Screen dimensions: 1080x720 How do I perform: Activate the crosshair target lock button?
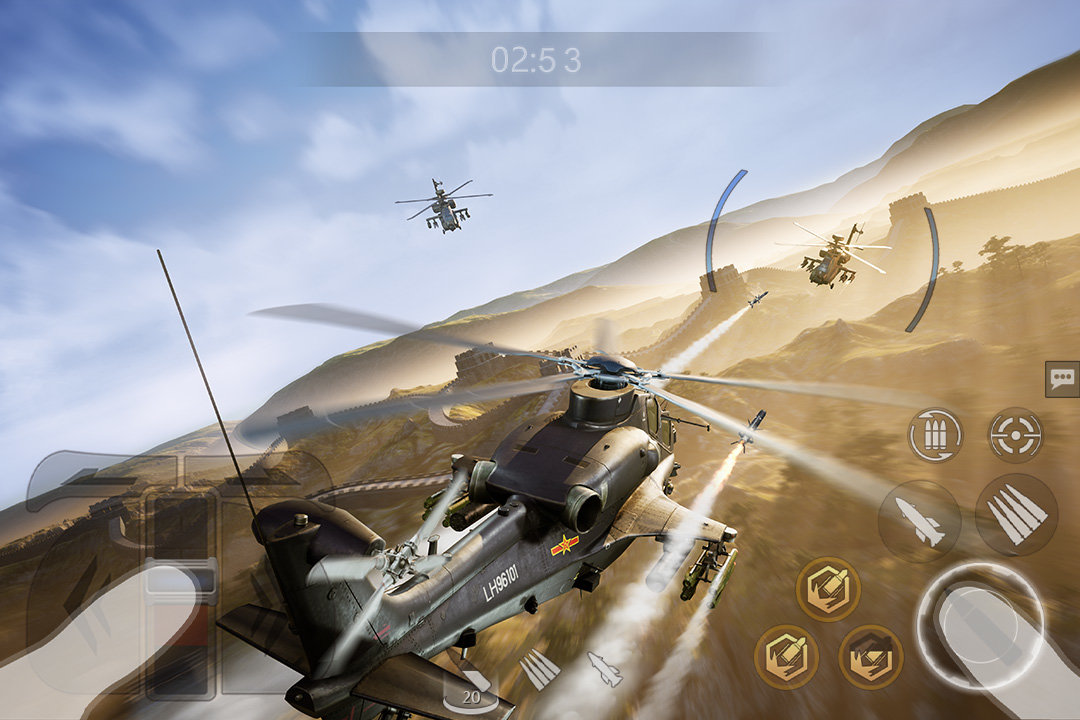[x=1015, y=435]
